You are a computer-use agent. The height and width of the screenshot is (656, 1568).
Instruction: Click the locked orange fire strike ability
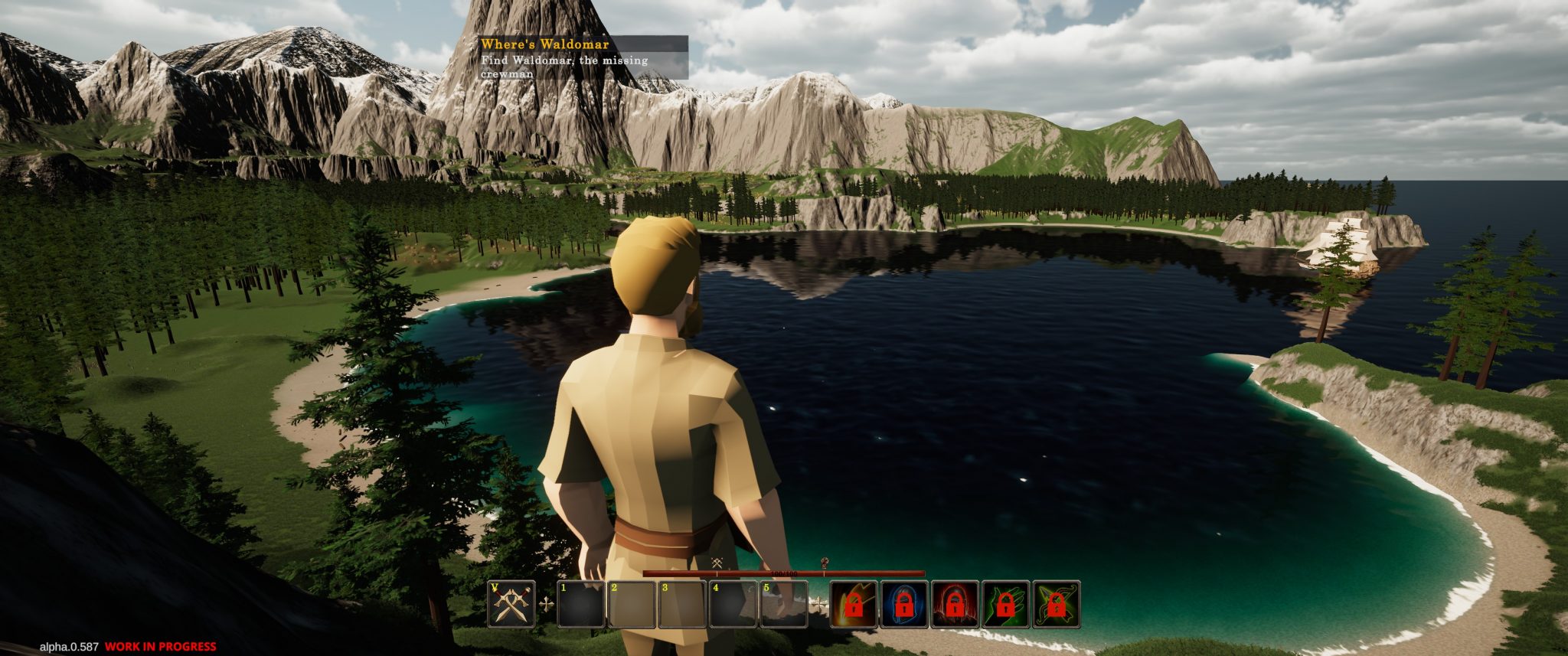854,604
